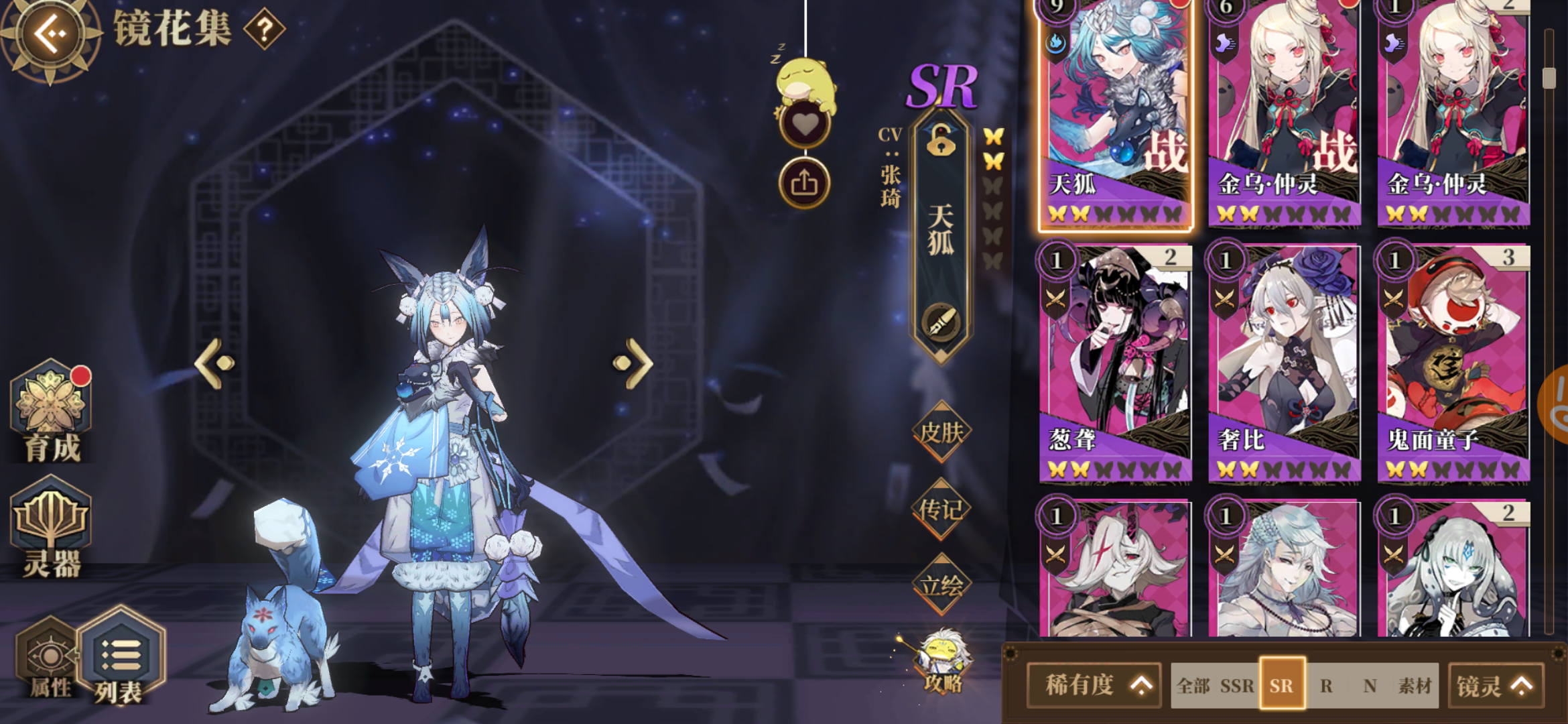Screen dimensions: 1568x724
Task: Expand the 稀有度 rarity dropdown
Action: pyautogui.click(x=1093, y=686)
